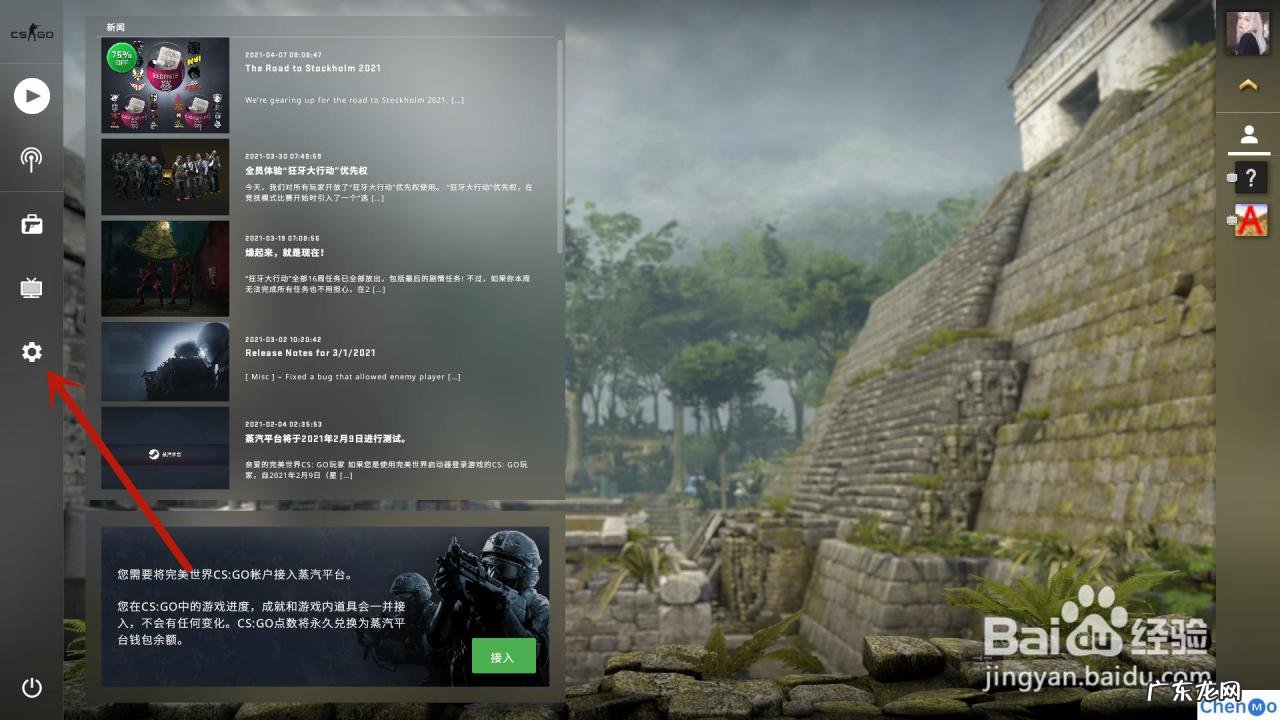
Task: Open the "Release Notes for 3/1/2021" article
Action: tap(311, 352)
